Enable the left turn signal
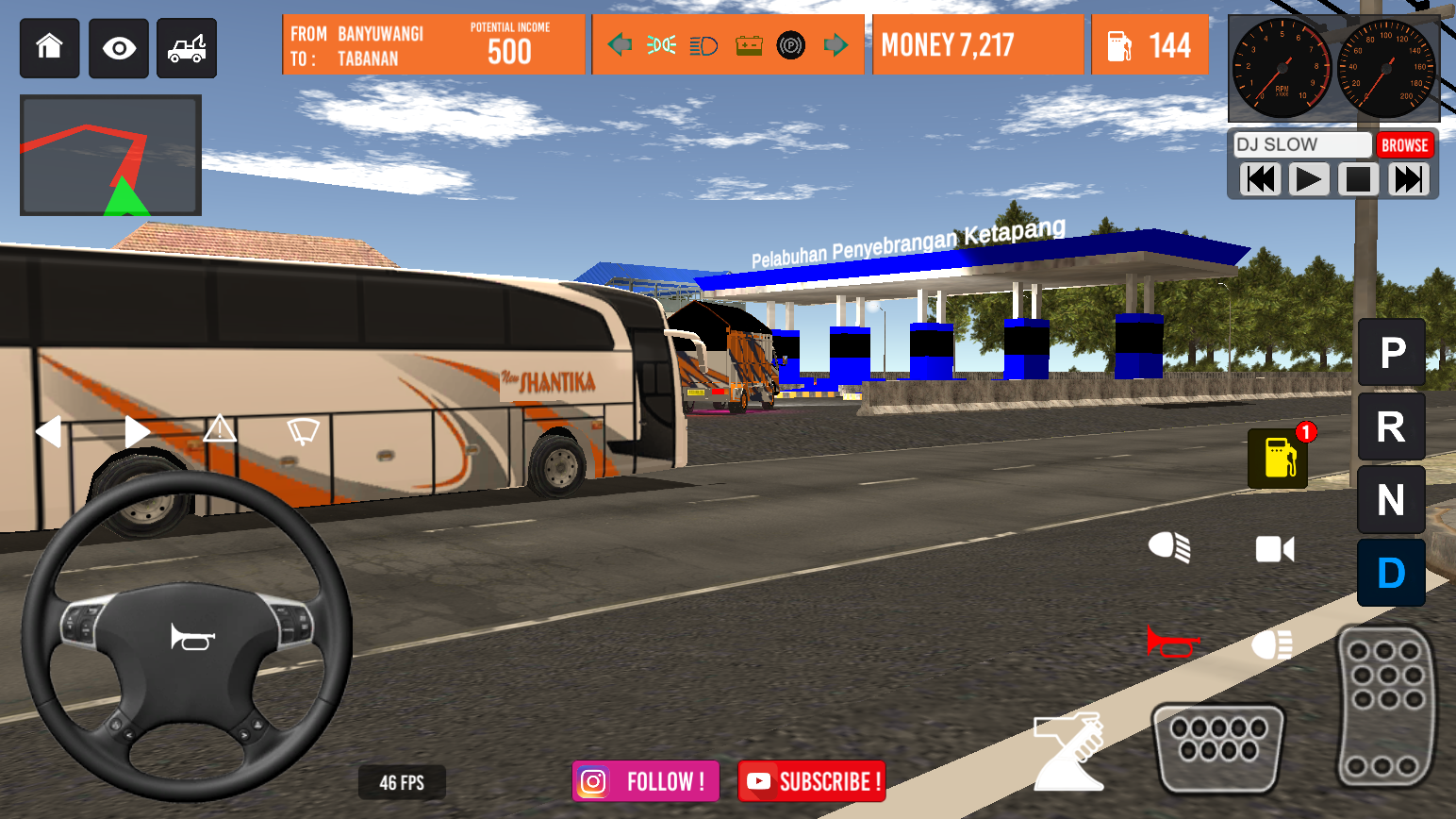The height and width of the screenshot is (819, 1456). coord(50,430)
